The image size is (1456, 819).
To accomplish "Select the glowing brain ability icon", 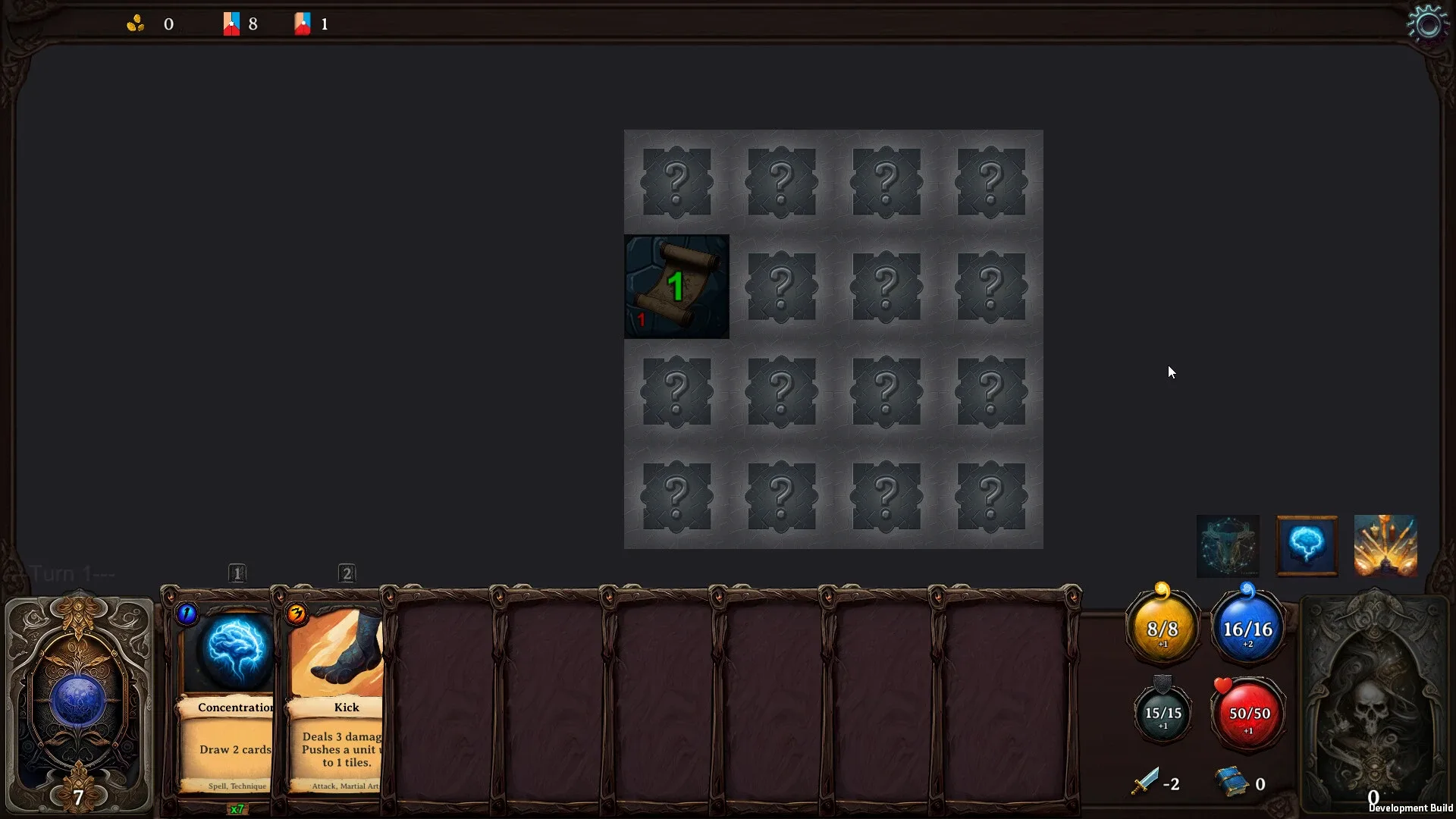I will click(1306, 546).
